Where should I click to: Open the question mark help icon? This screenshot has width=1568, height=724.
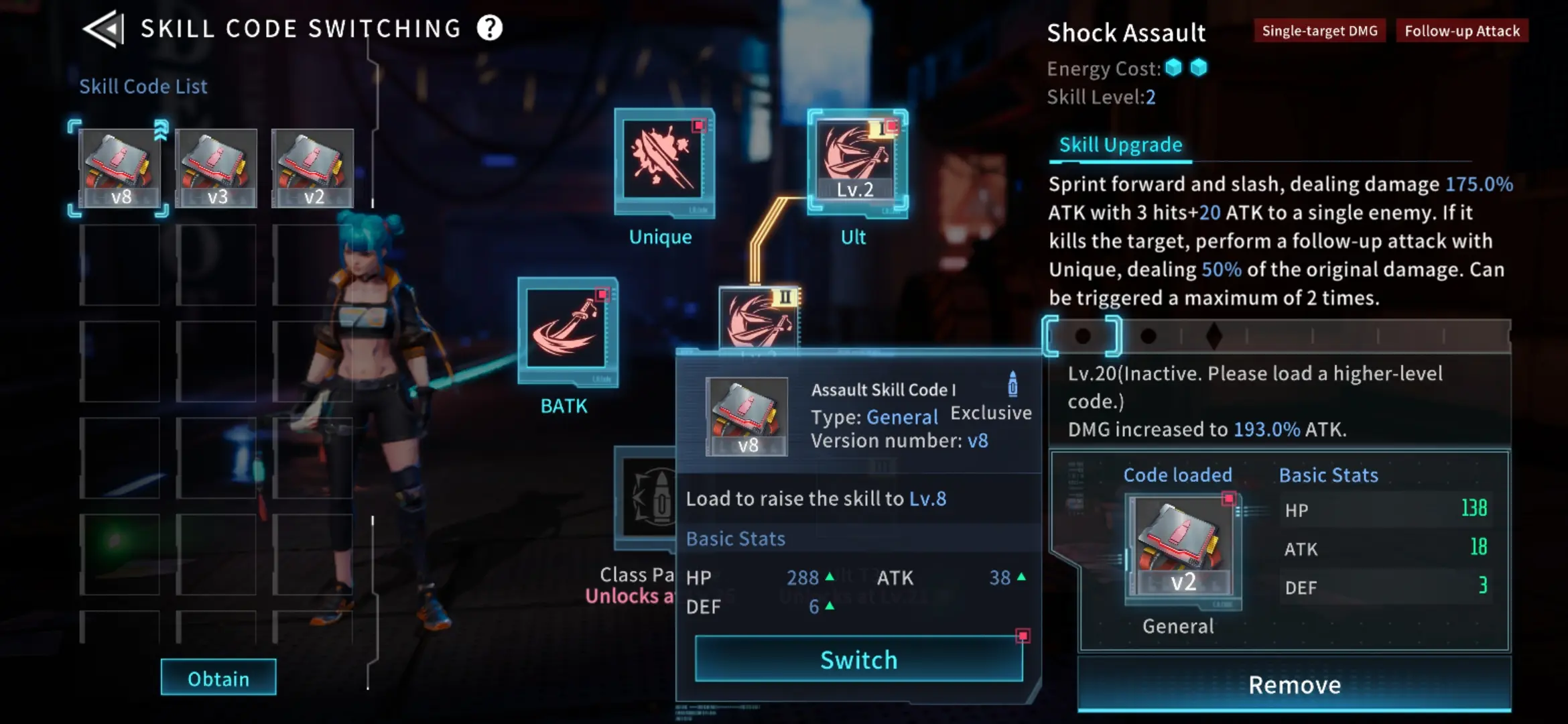490,28
